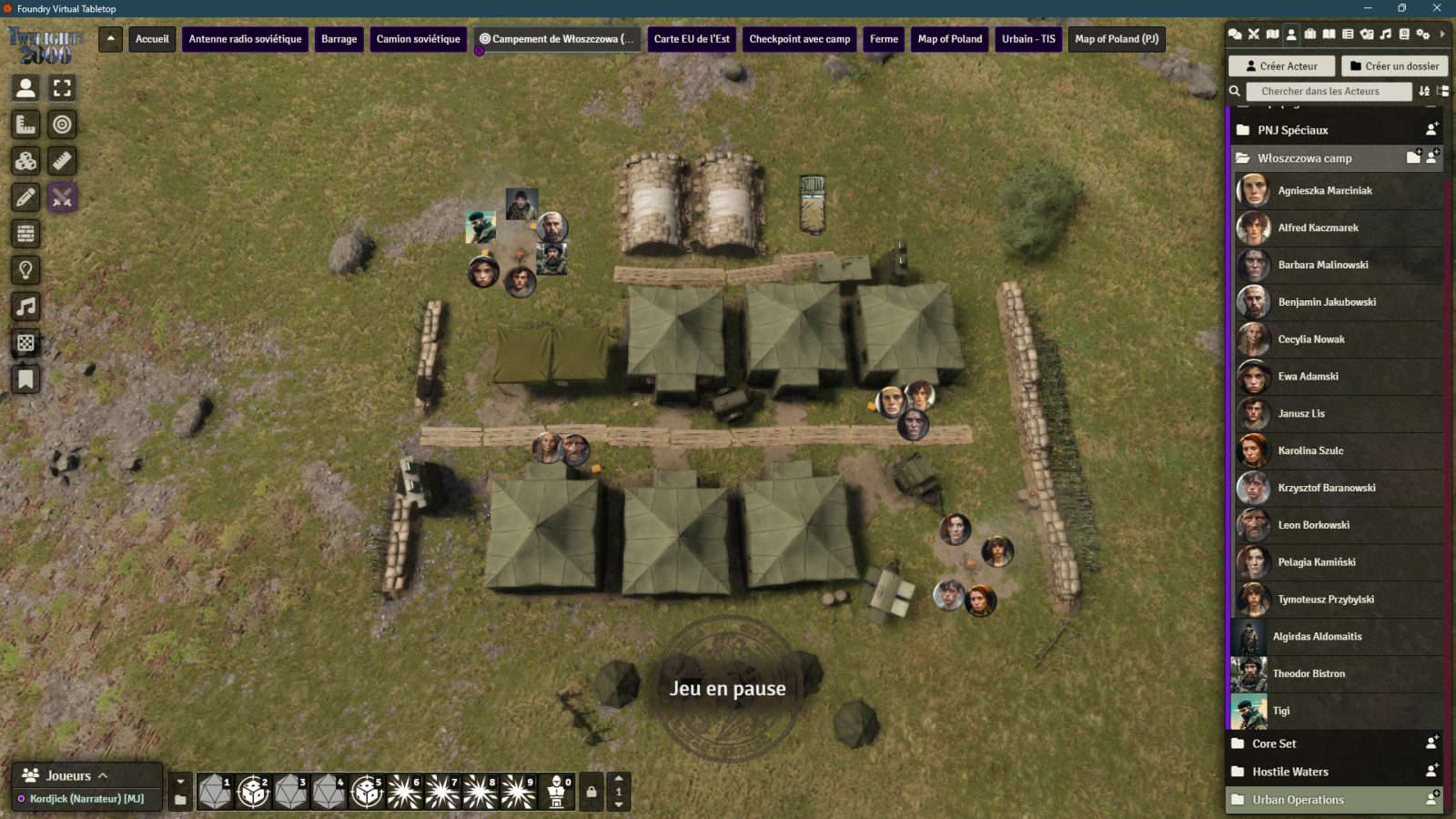
Task: Create a folder with Créer un dossier
Action: [1394, 66]
